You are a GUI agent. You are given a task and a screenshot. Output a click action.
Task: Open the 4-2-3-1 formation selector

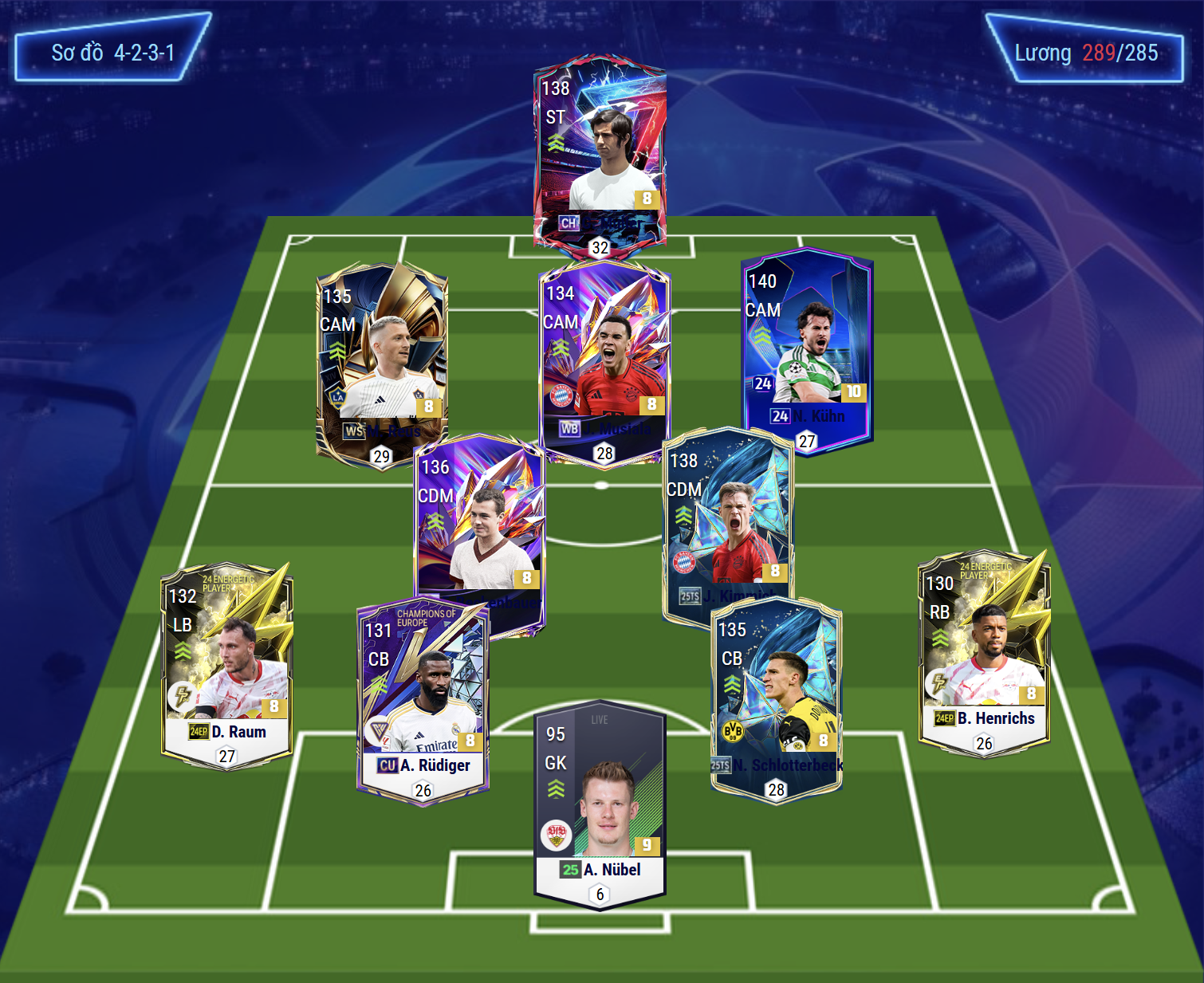click(112, 53)
